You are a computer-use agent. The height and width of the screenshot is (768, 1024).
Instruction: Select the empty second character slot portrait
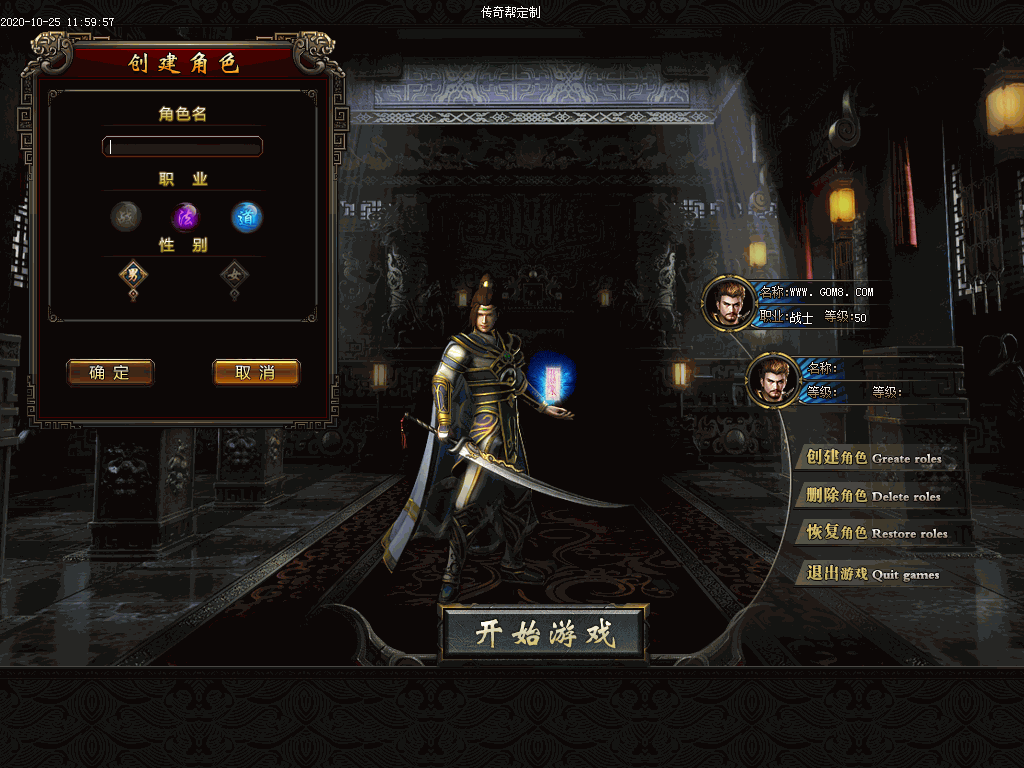pos(772,380)
